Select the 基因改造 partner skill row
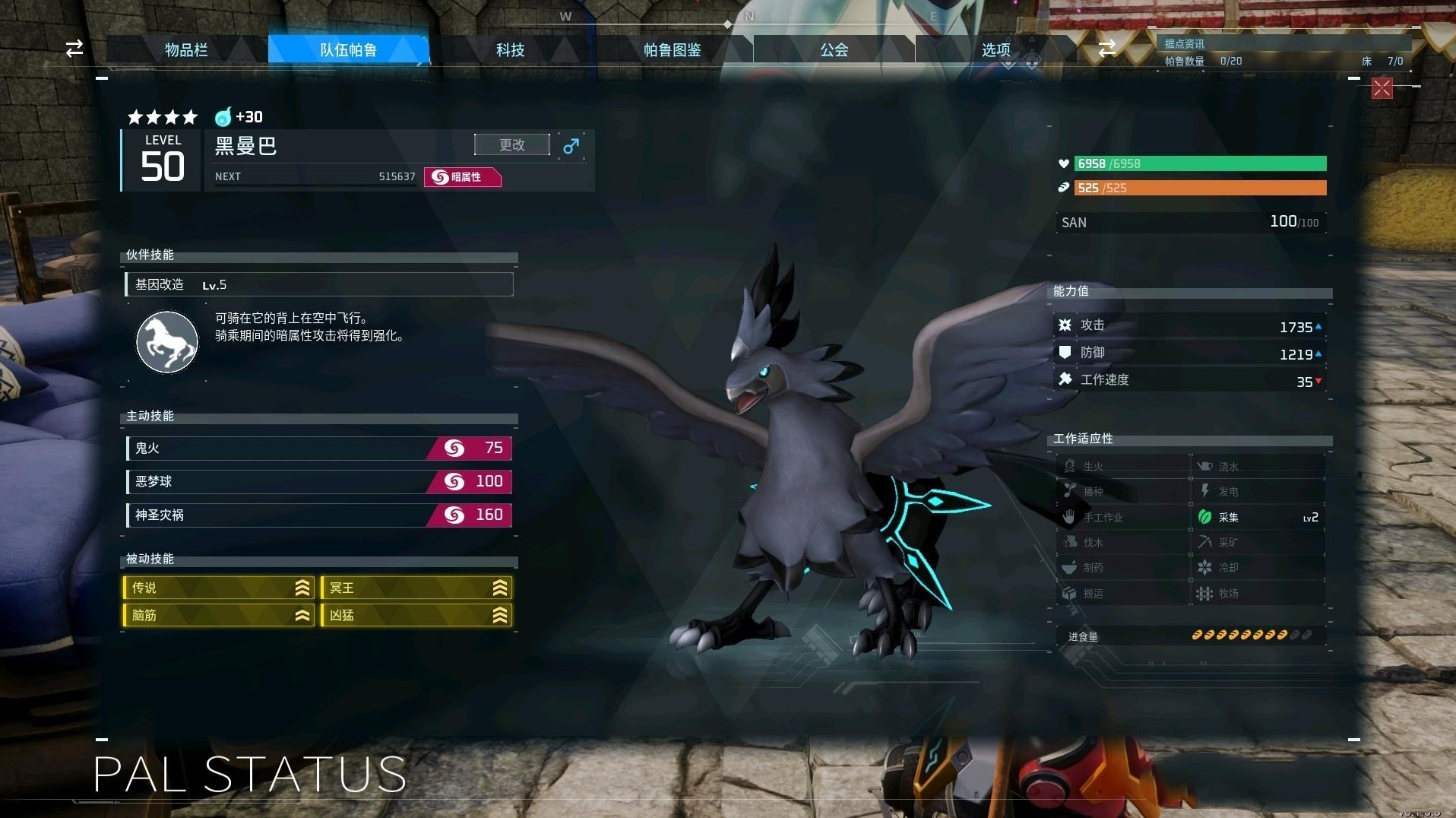The image size is (1456, 818). point(319,284)
